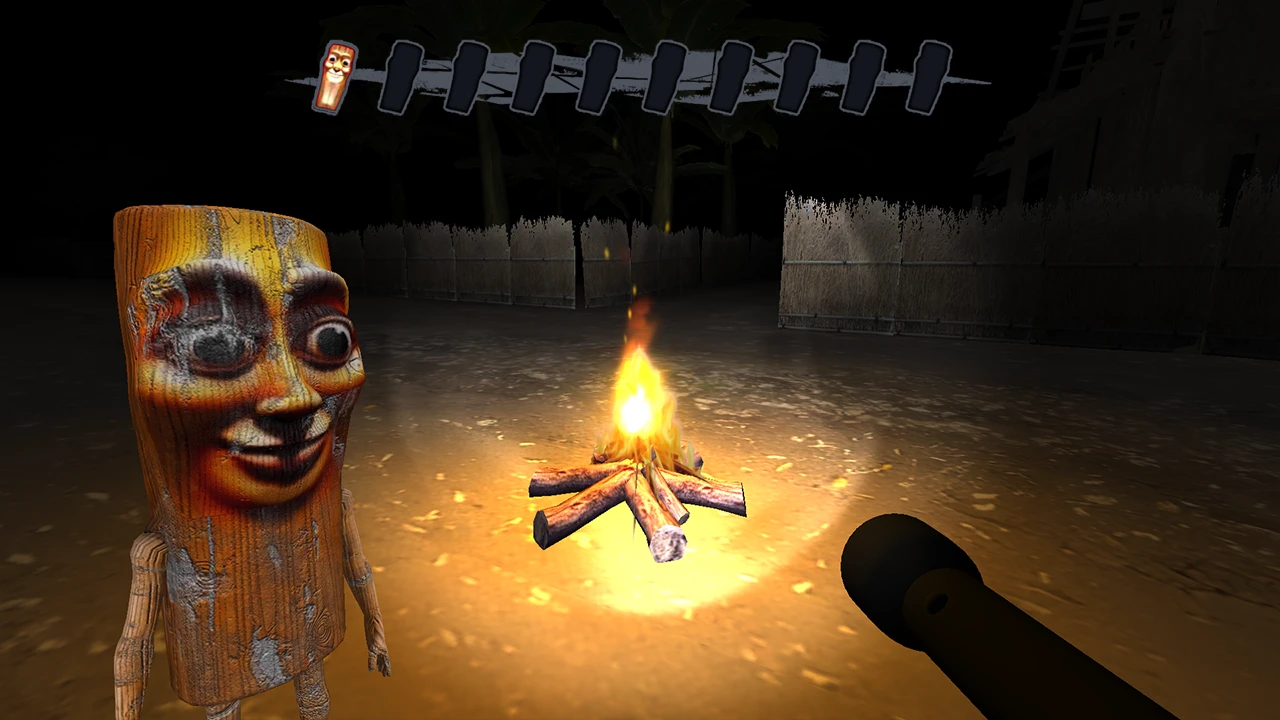Select the collected wooden log face icon

coord(336,76)
